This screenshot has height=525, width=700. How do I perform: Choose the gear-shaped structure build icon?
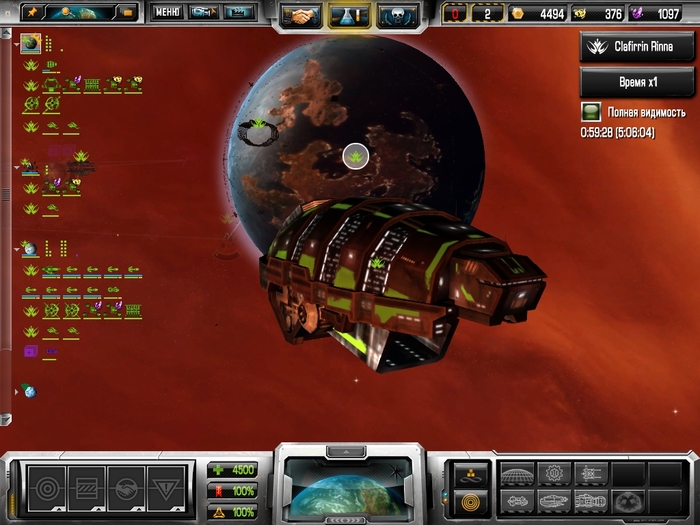[x=556, y=474]
